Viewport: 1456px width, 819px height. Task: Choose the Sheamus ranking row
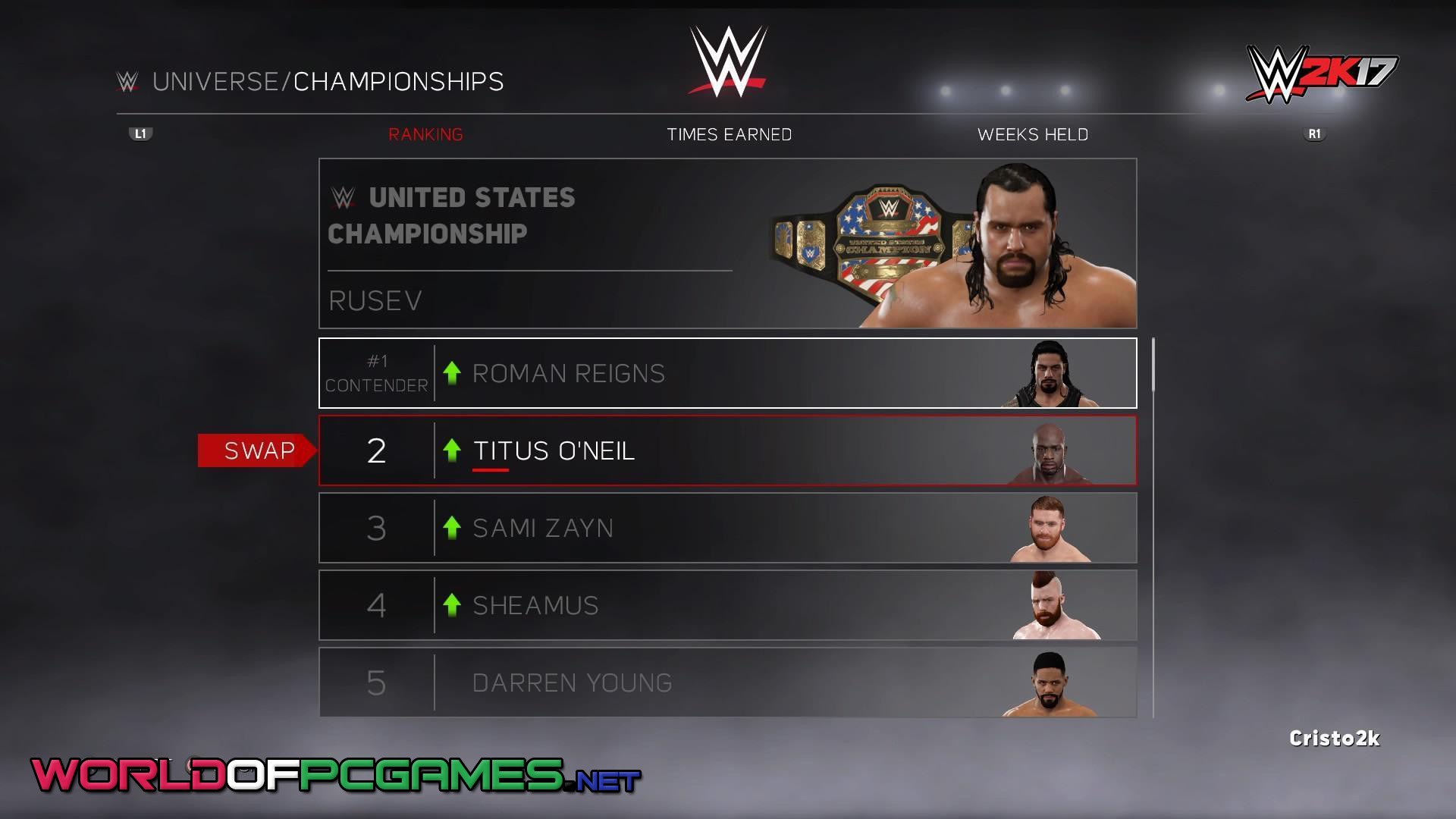[727, 605]
